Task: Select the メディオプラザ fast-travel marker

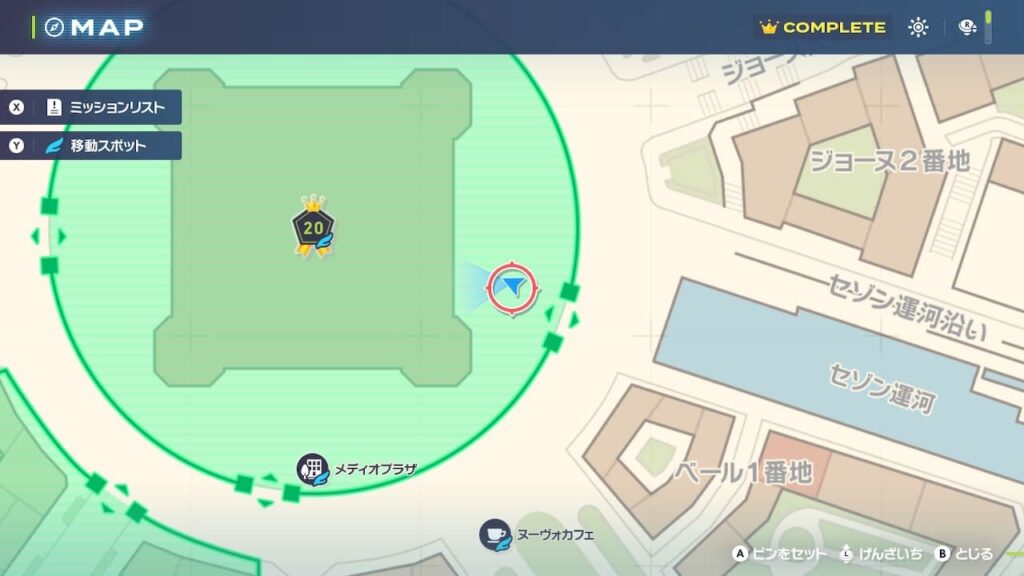Action: click(313, 469)
